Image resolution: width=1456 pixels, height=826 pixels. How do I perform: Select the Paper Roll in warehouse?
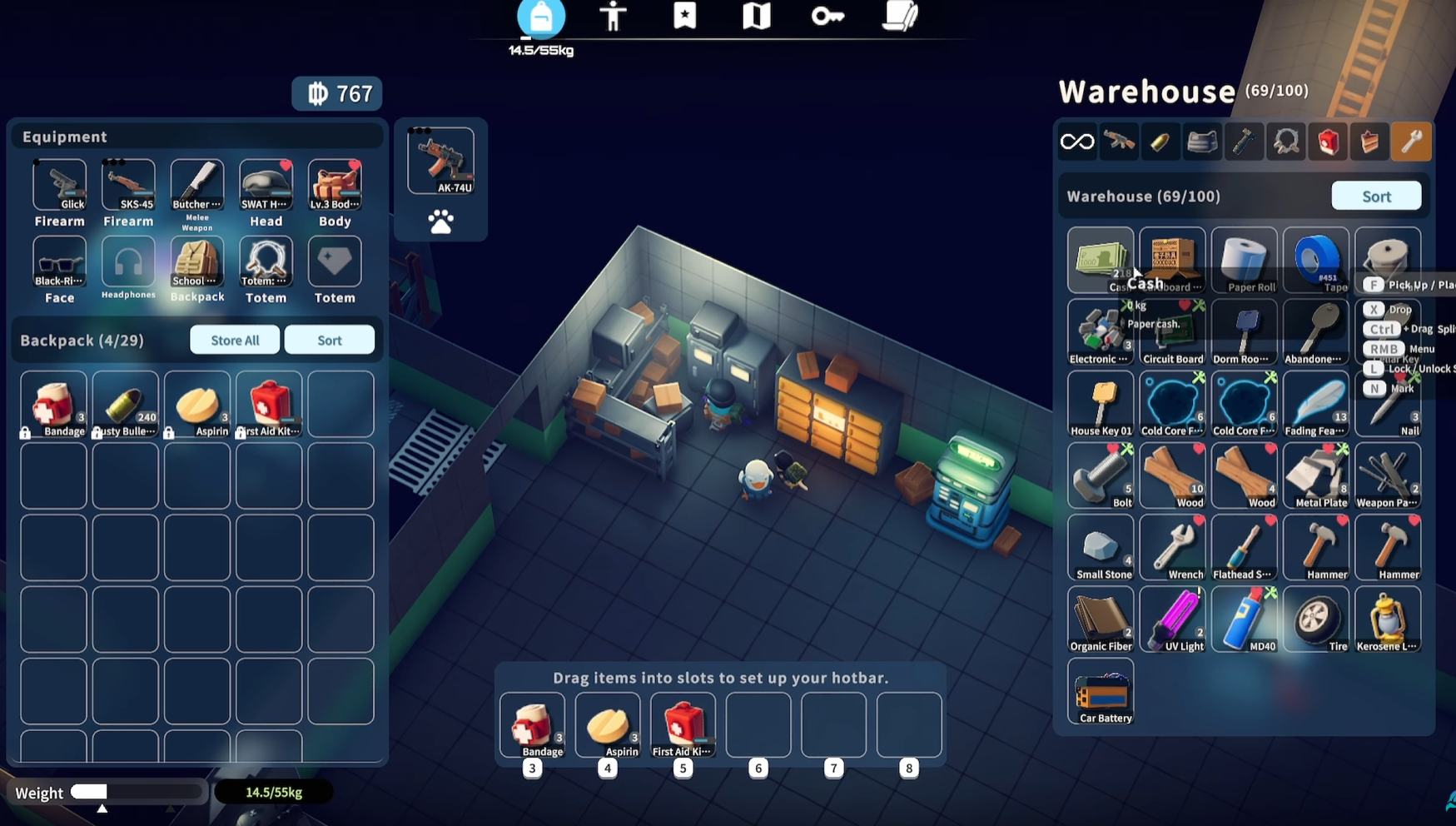coord(1245,260)
